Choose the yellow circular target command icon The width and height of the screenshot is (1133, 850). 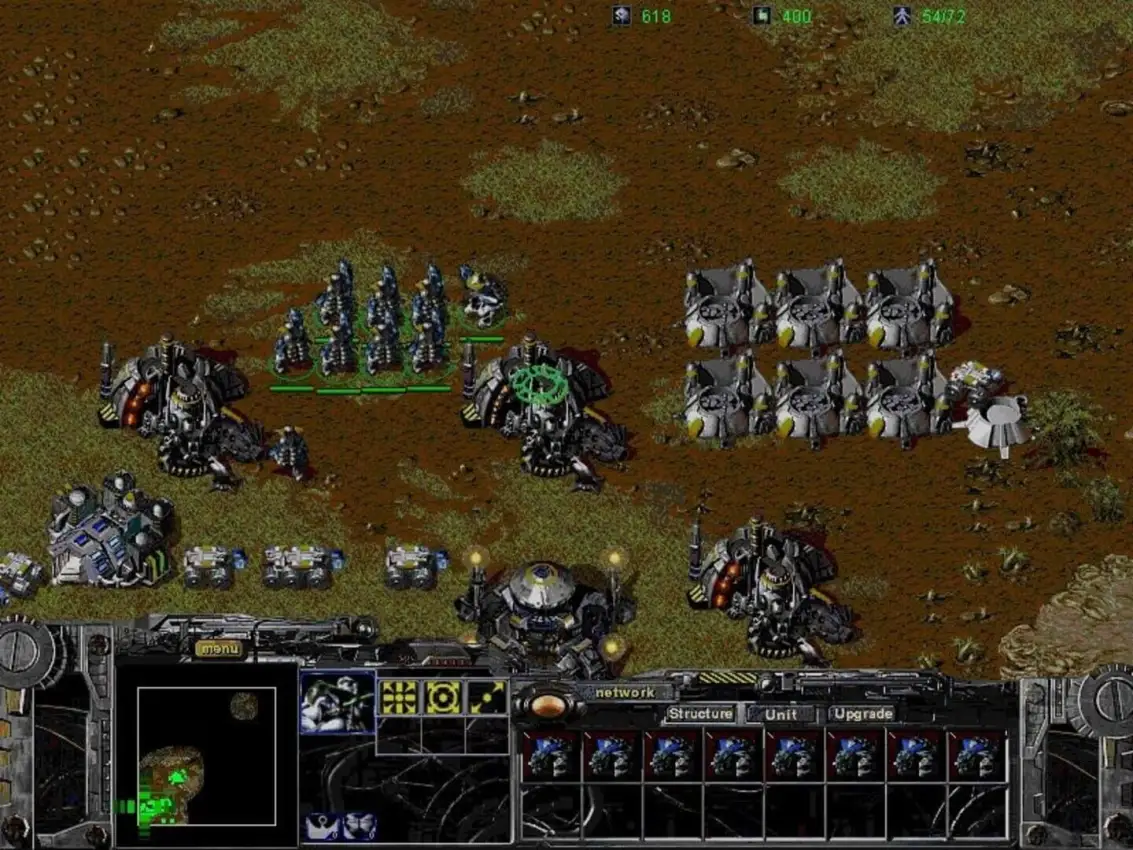click(x=442, y=697)
